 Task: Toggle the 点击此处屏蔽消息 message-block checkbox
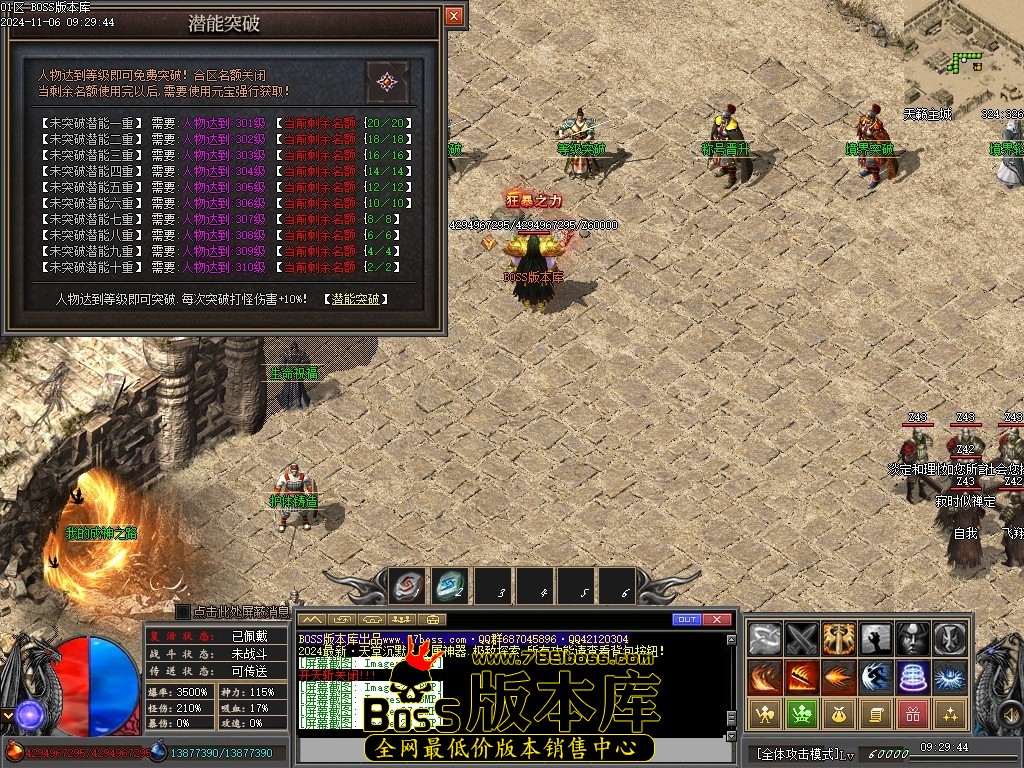pos(183,611)
